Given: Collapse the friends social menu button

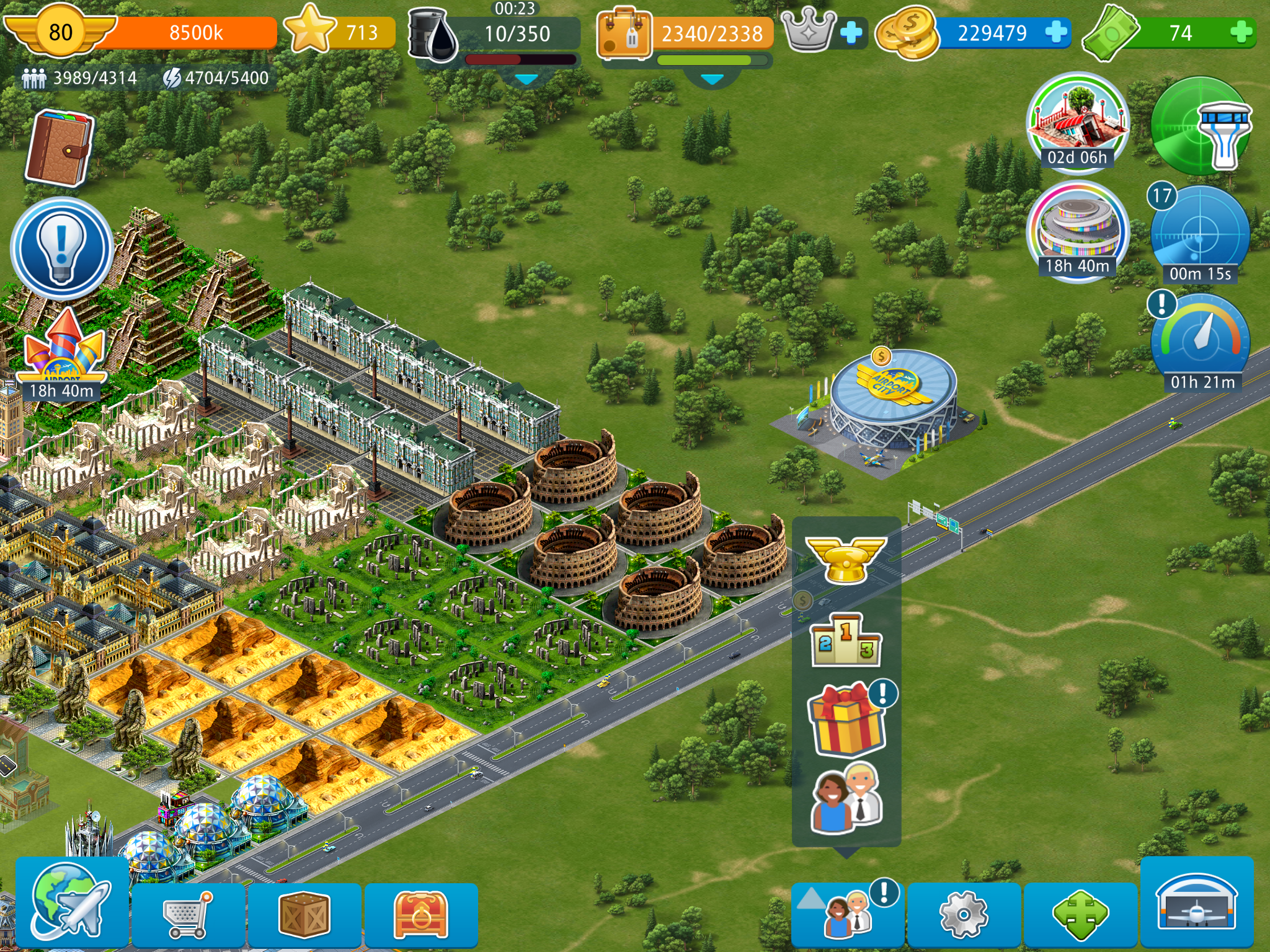Looking at the screenshot, I should click(x=847, y=915).
